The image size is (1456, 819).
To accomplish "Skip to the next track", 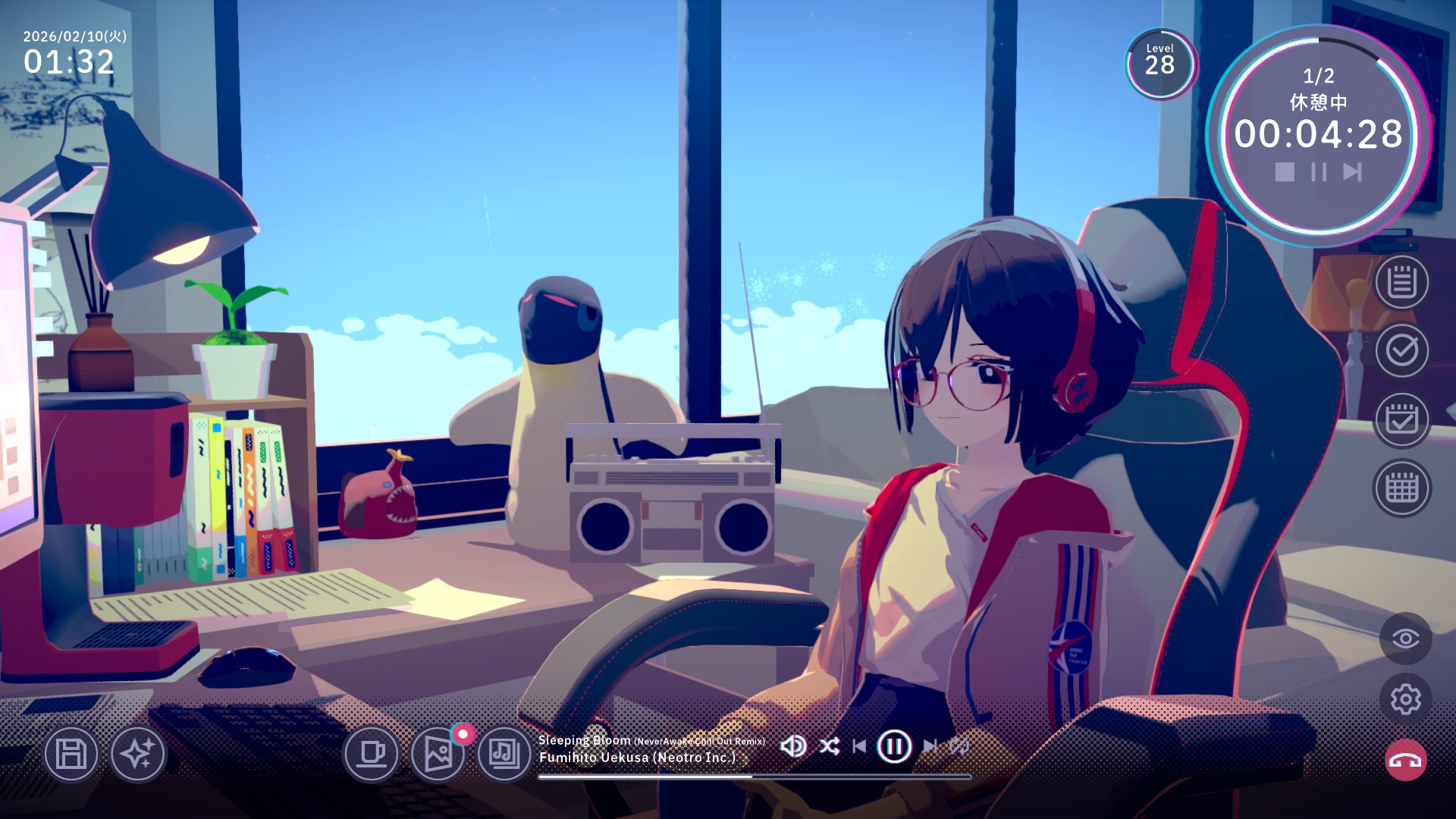I will tap(931, 746).
